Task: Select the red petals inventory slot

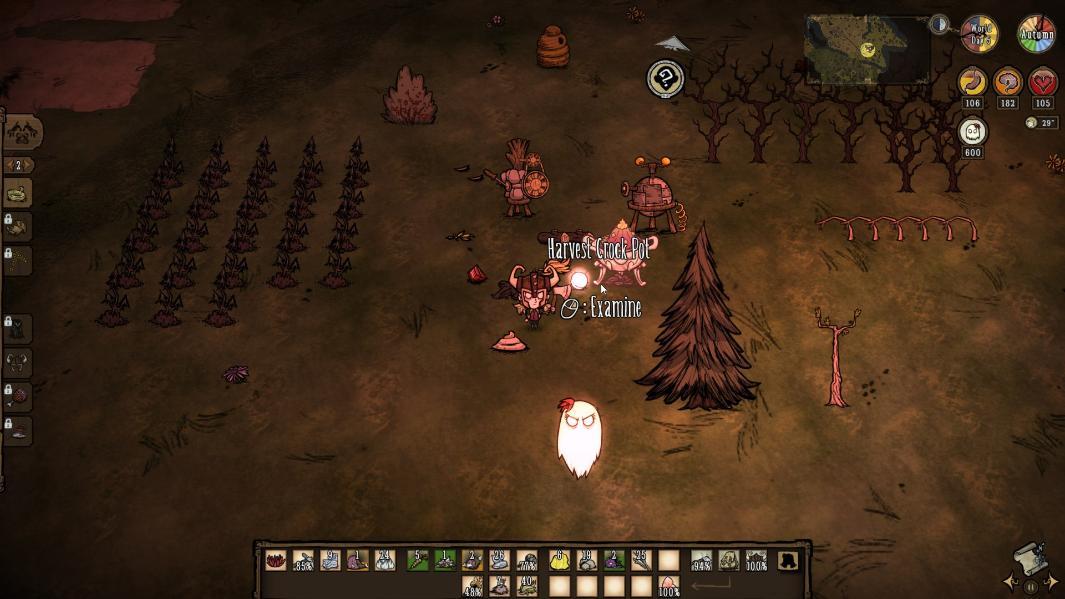Action: [274, 562]
